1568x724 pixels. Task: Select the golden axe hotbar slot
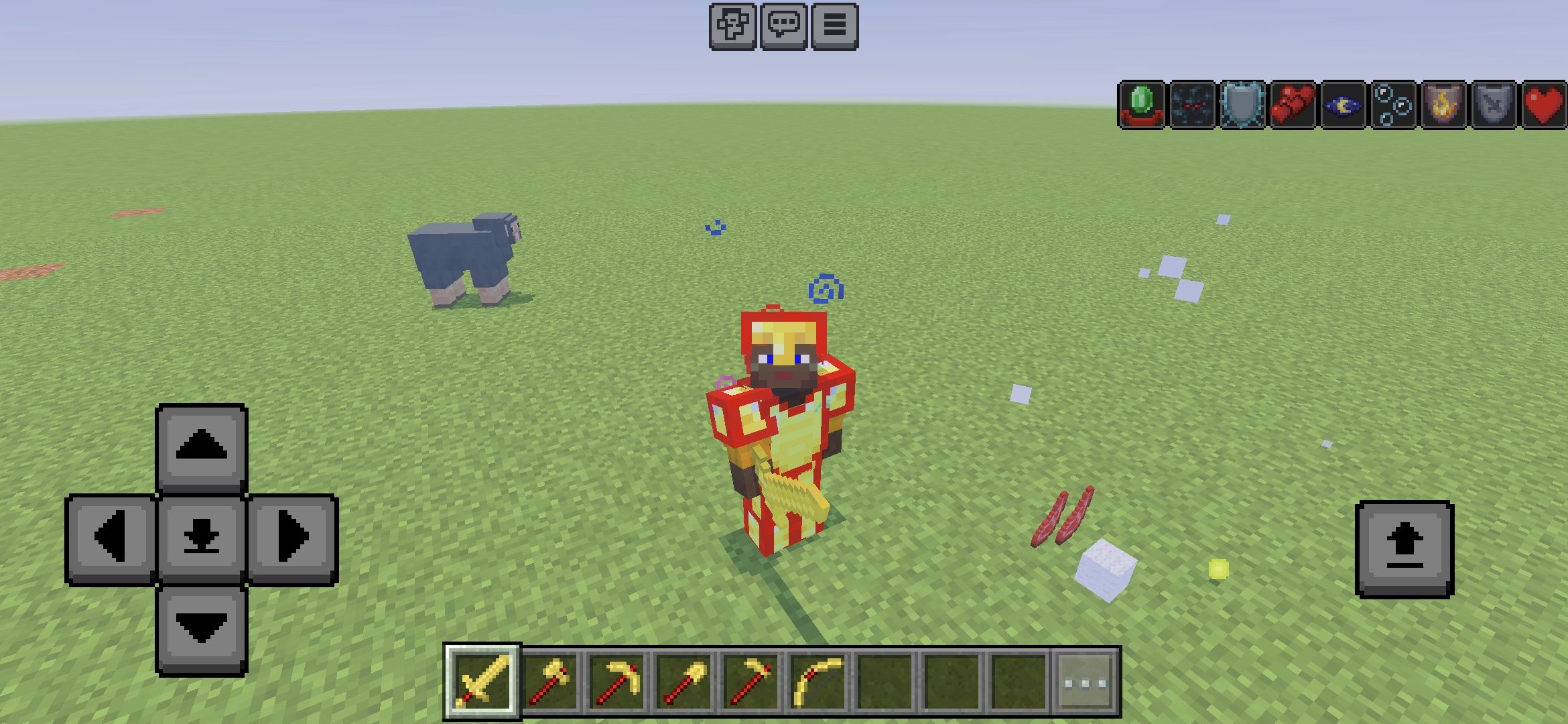pyautogui.click(x=549, y=682)
